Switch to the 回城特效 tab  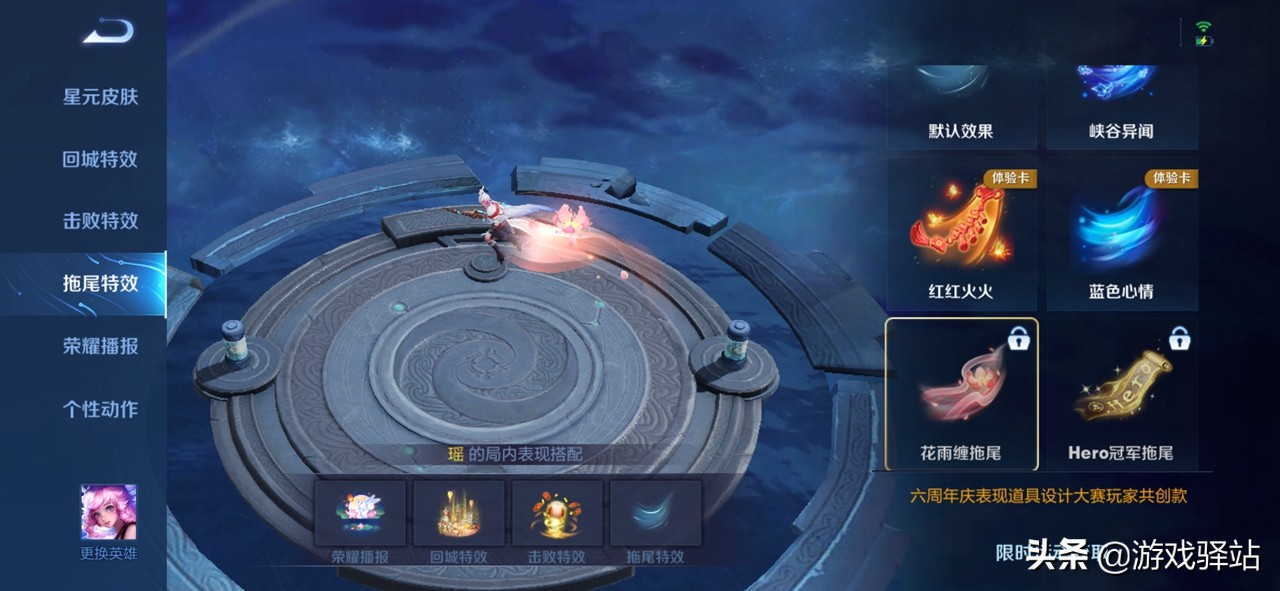(x=100, y=159)
